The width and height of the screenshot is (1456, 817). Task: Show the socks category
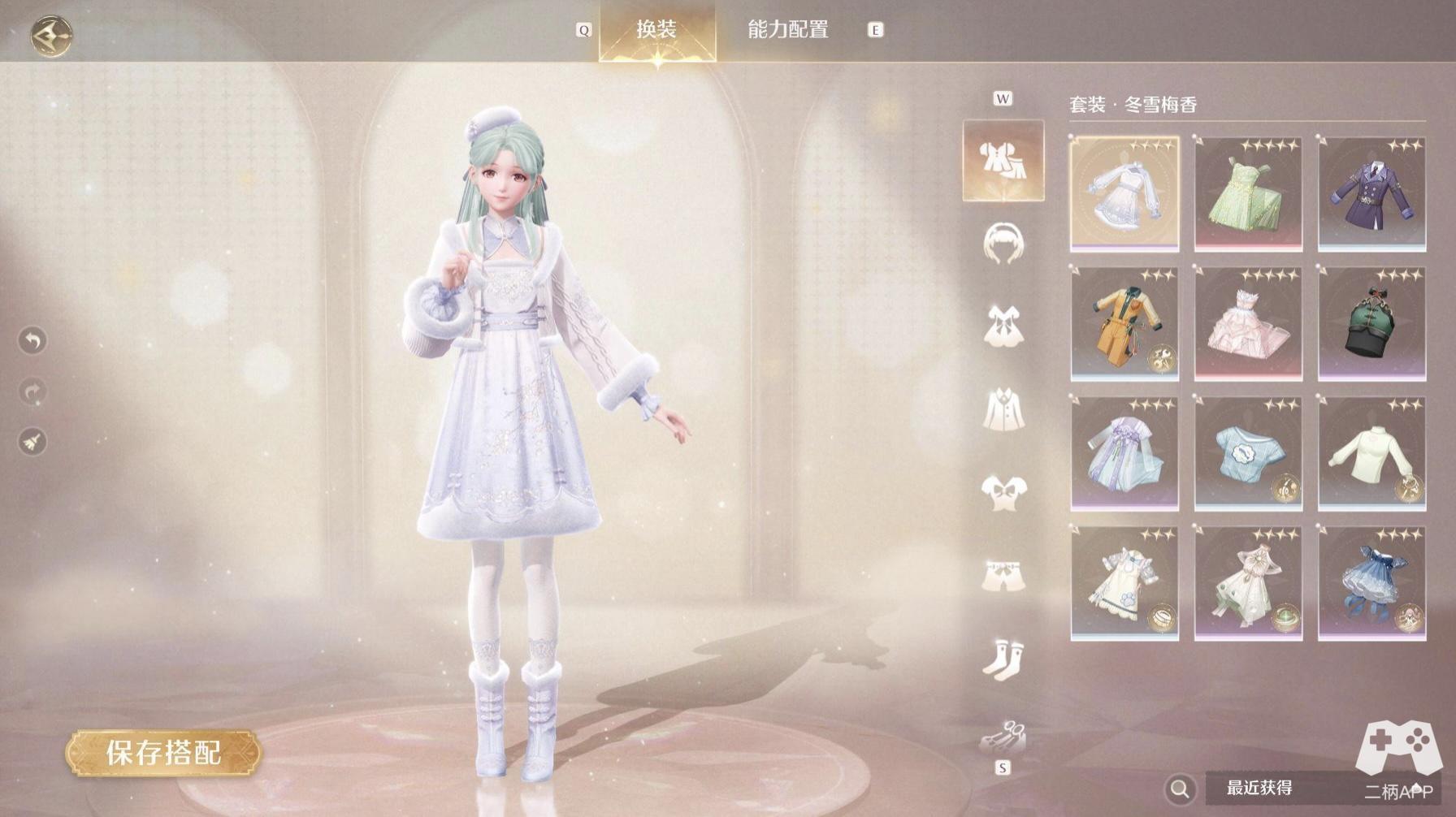(x=1003, y=657)
